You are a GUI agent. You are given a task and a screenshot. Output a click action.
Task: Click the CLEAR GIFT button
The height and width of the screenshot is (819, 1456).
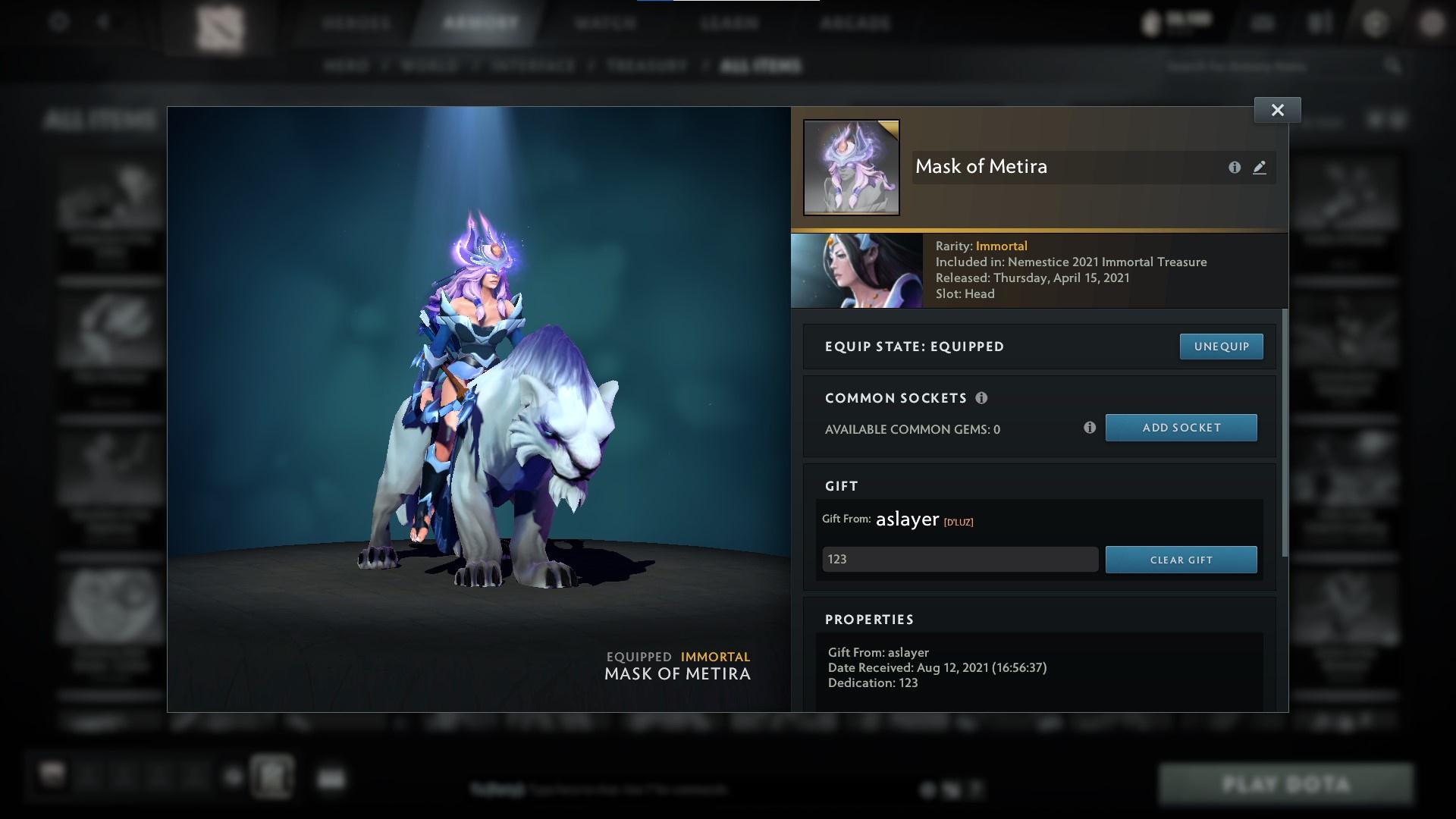click(1181, 560)
